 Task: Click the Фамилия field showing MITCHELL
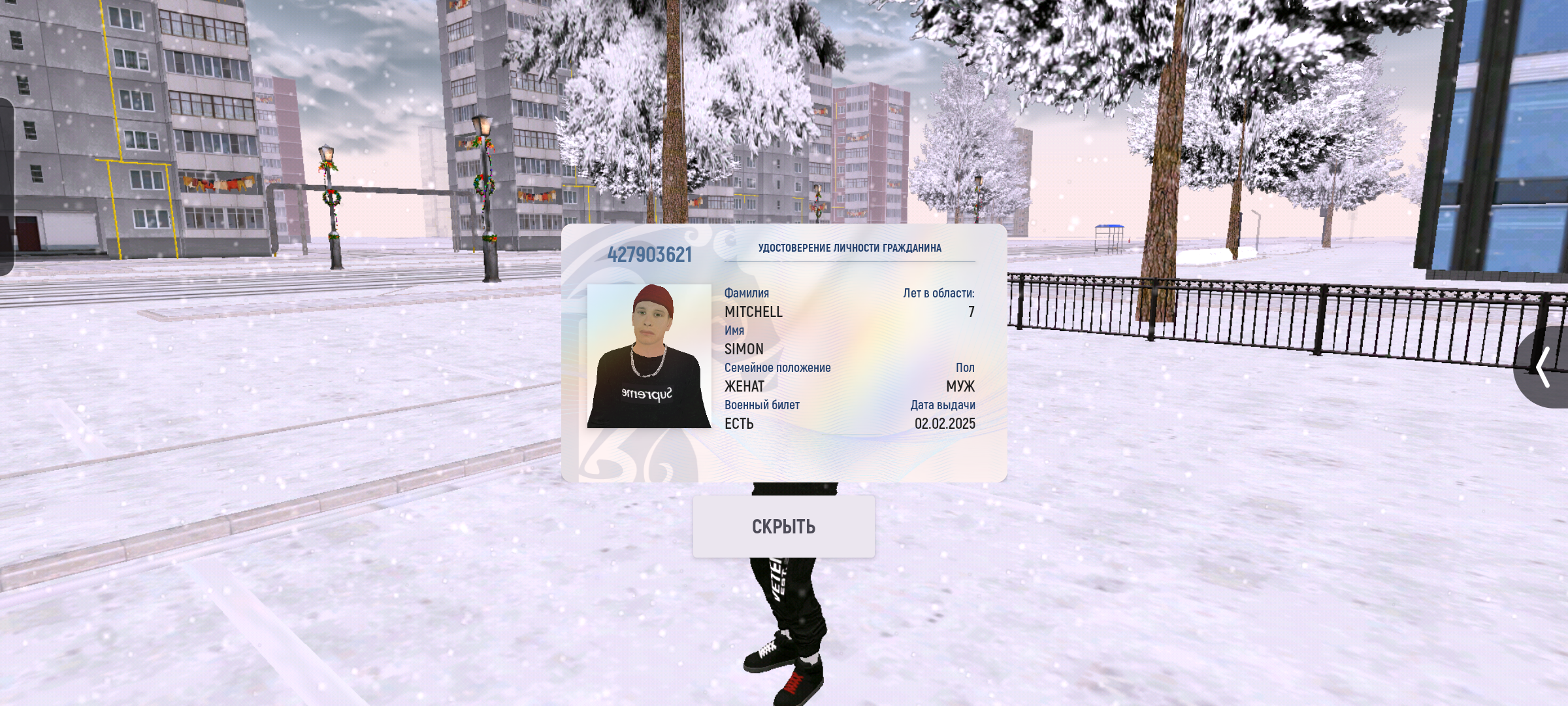point(753,312)
